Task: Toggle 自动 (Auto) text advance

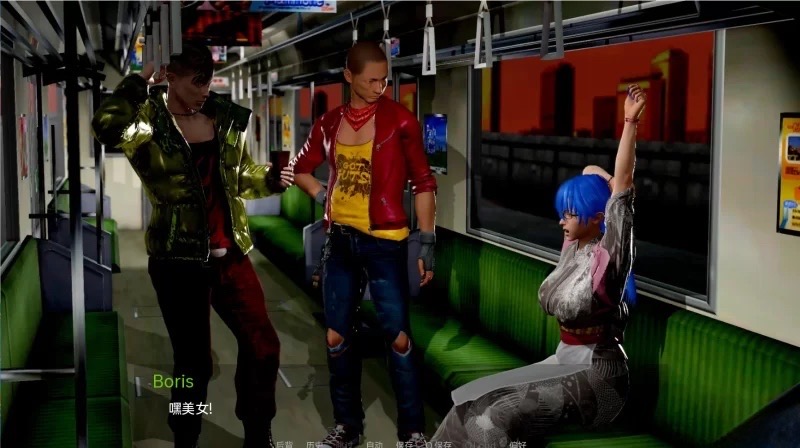Action: (x=374, y=444)
